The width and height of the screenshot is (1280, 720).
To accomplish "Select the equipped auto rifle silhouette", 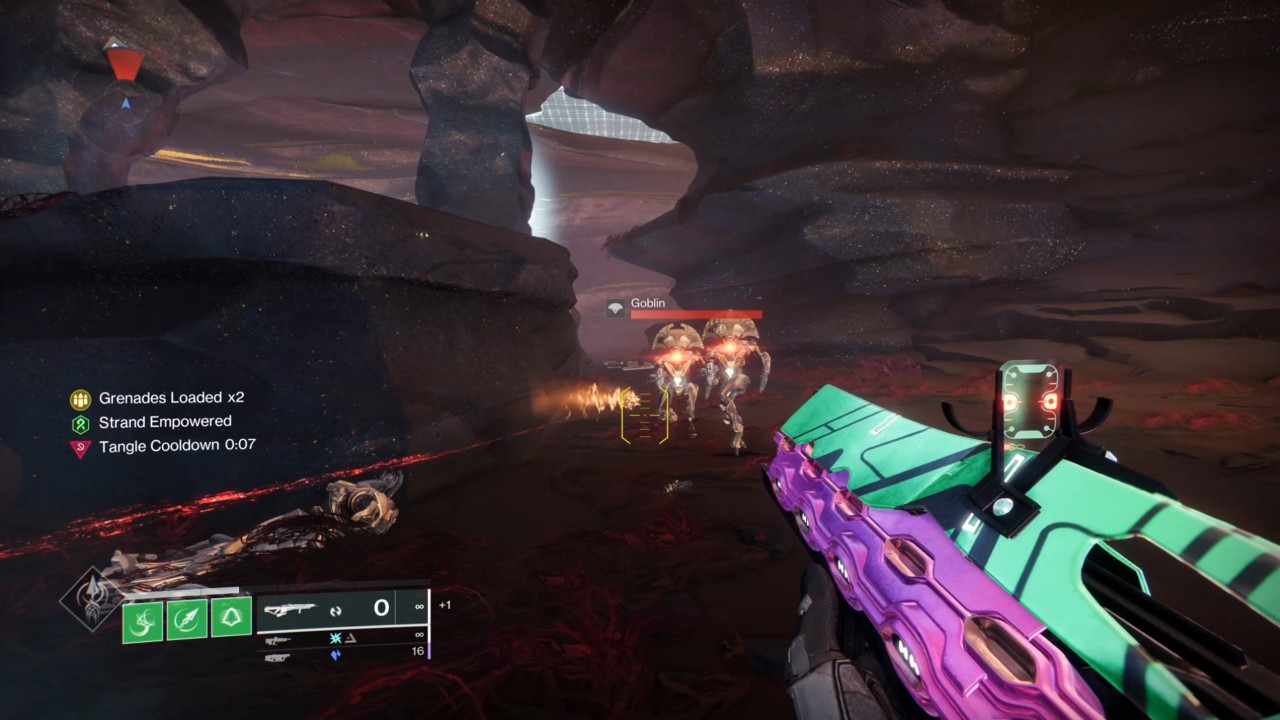I will click(x=290, y=608).
